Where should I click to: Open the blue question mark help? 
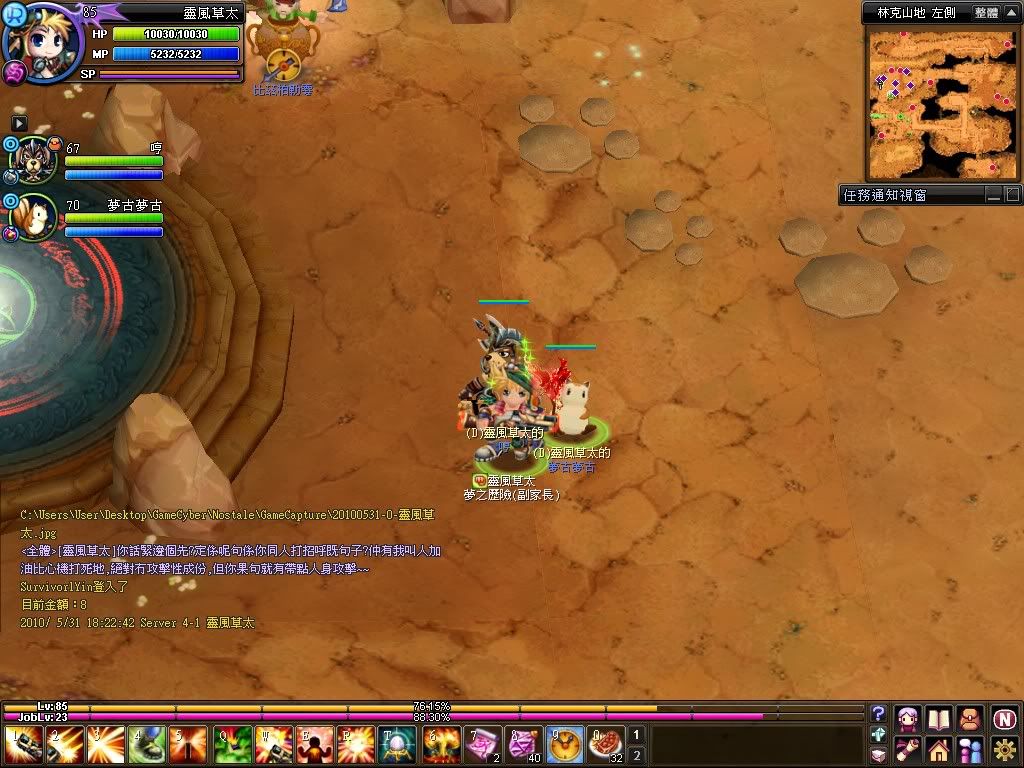coord(878,713)
